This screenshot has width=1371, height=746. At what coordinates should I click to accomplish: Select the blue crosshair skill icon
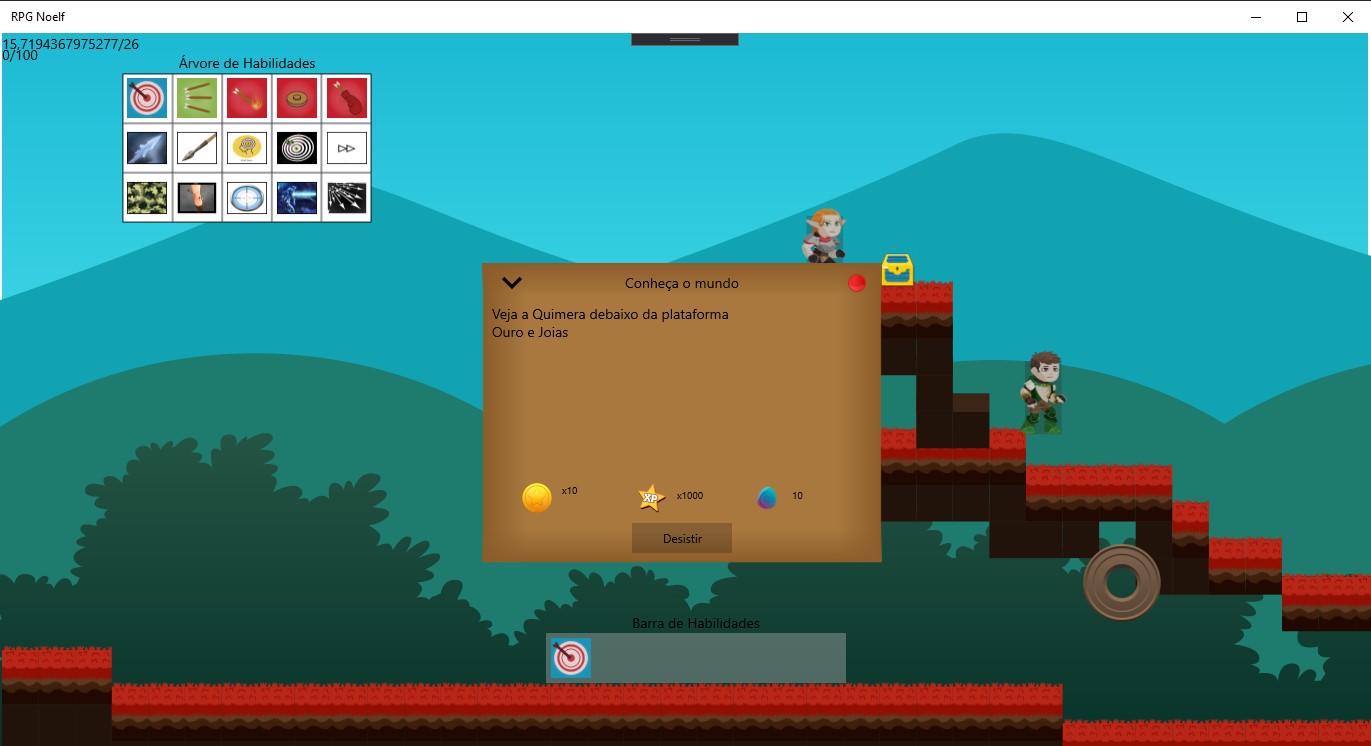[247, 197]
